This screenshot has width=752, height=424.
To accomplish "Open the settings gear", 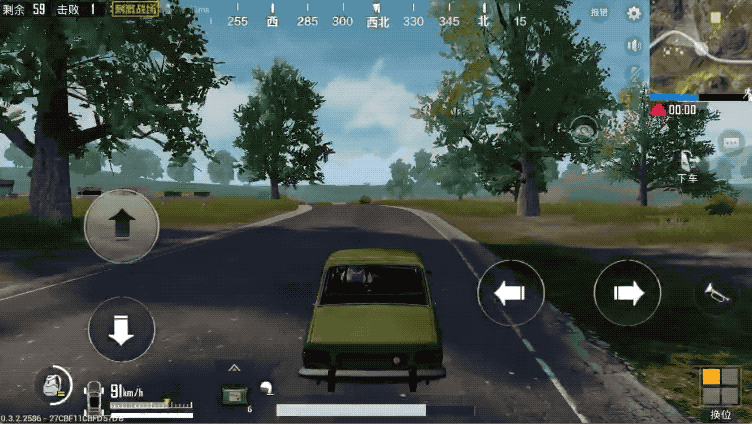I will 633,13.
